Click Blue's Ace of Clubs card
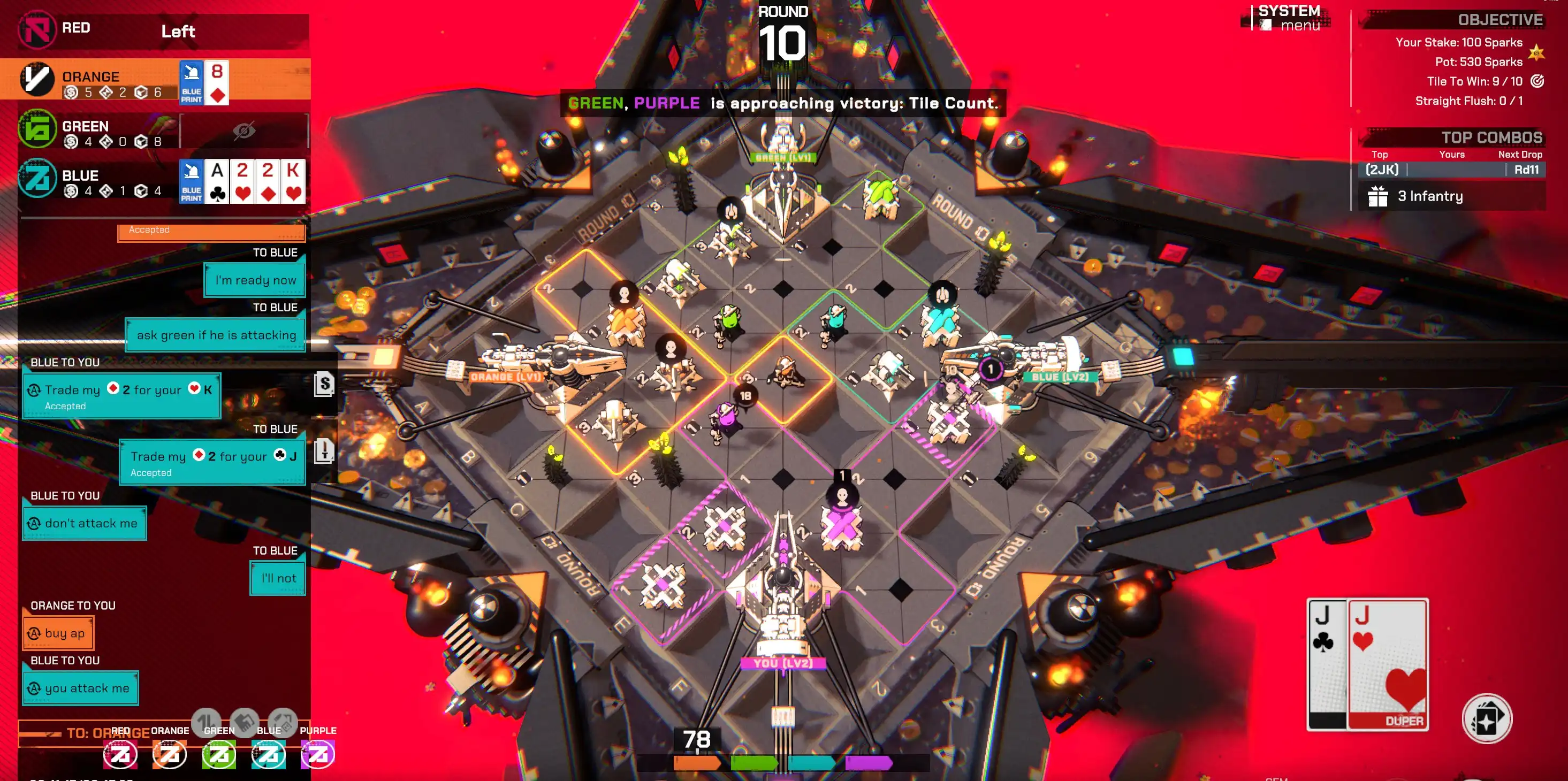This screenshot has width=1568, height=781. pyautogui.click(x=217, y=181)
